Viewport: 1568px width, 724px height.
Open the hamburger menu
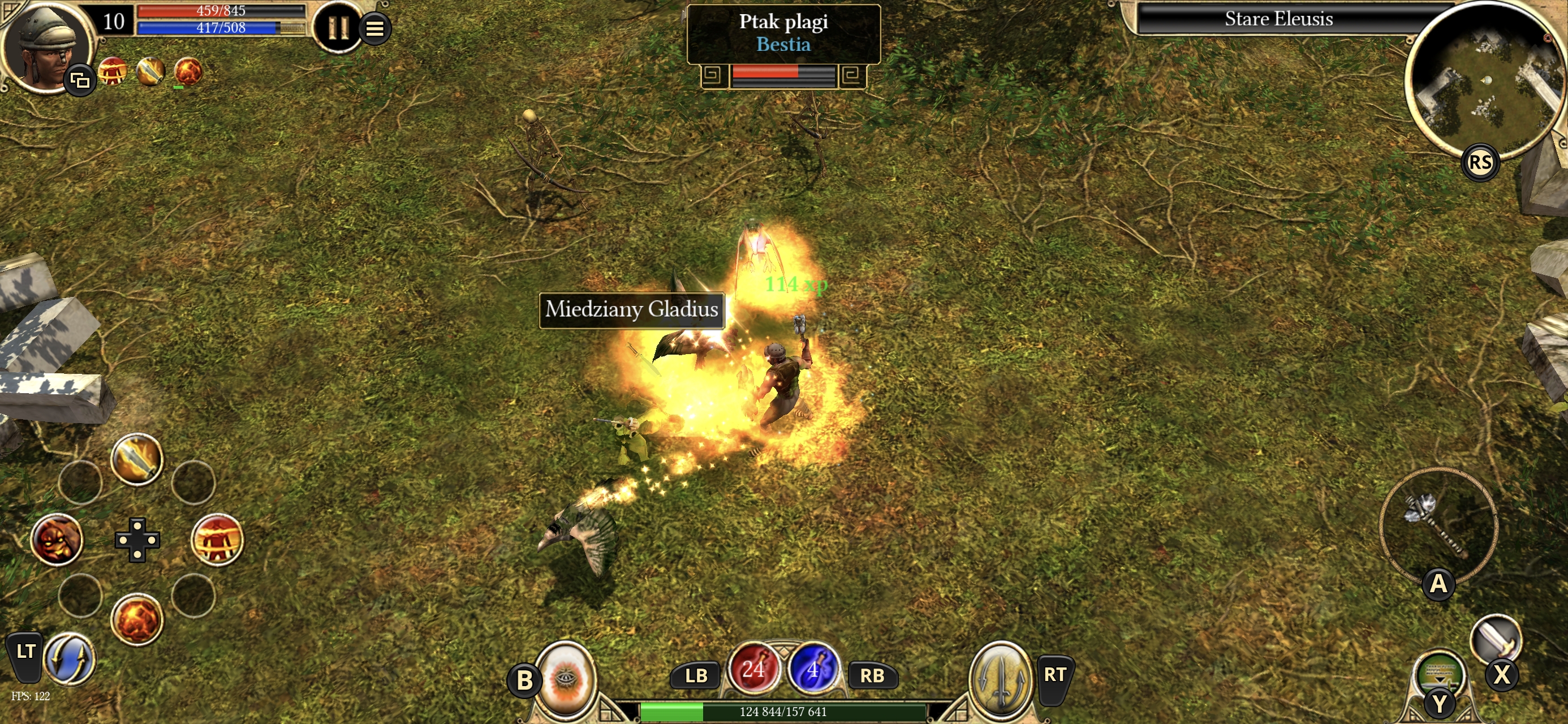click(375, 28)
